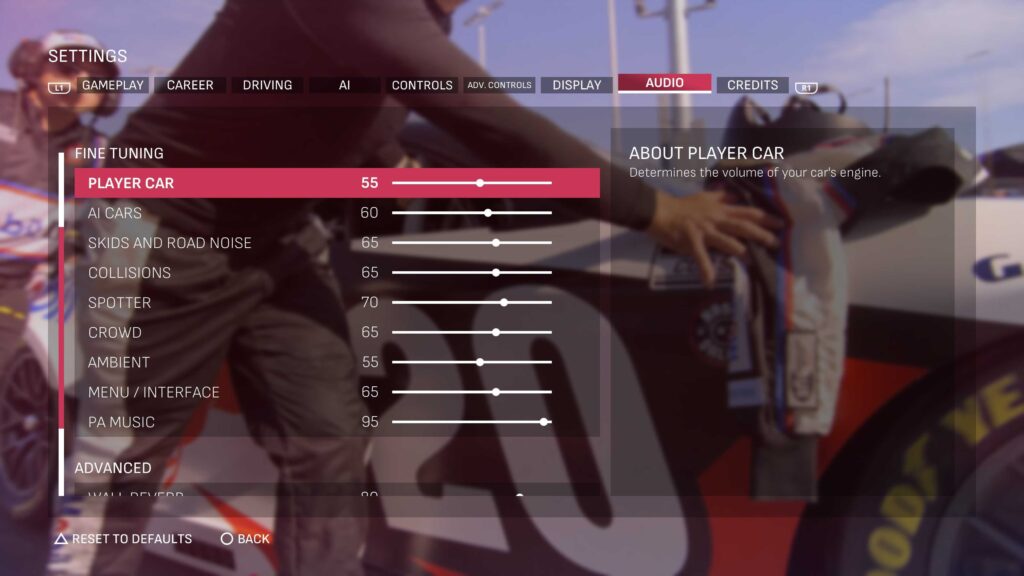Open the Career settings tab

tap(190, 85)
